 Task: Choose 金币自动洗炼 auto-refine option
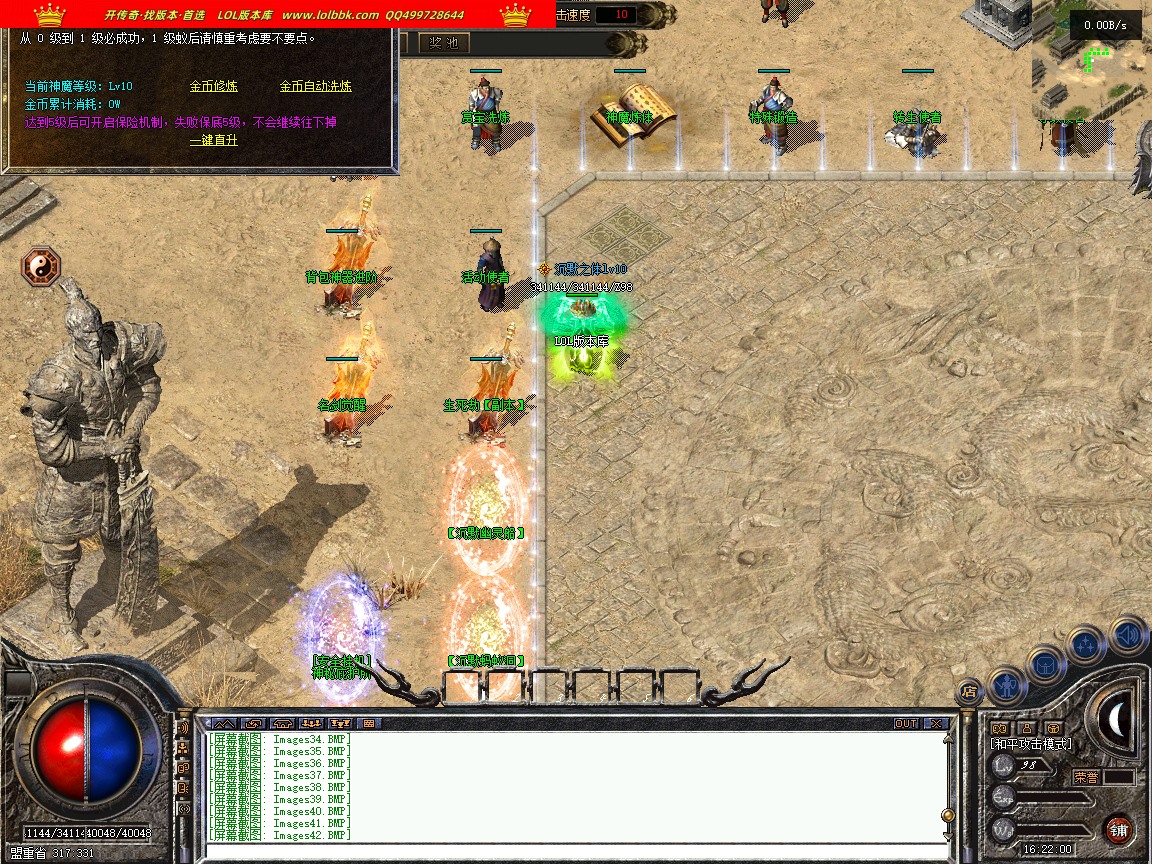click(315, 86)
